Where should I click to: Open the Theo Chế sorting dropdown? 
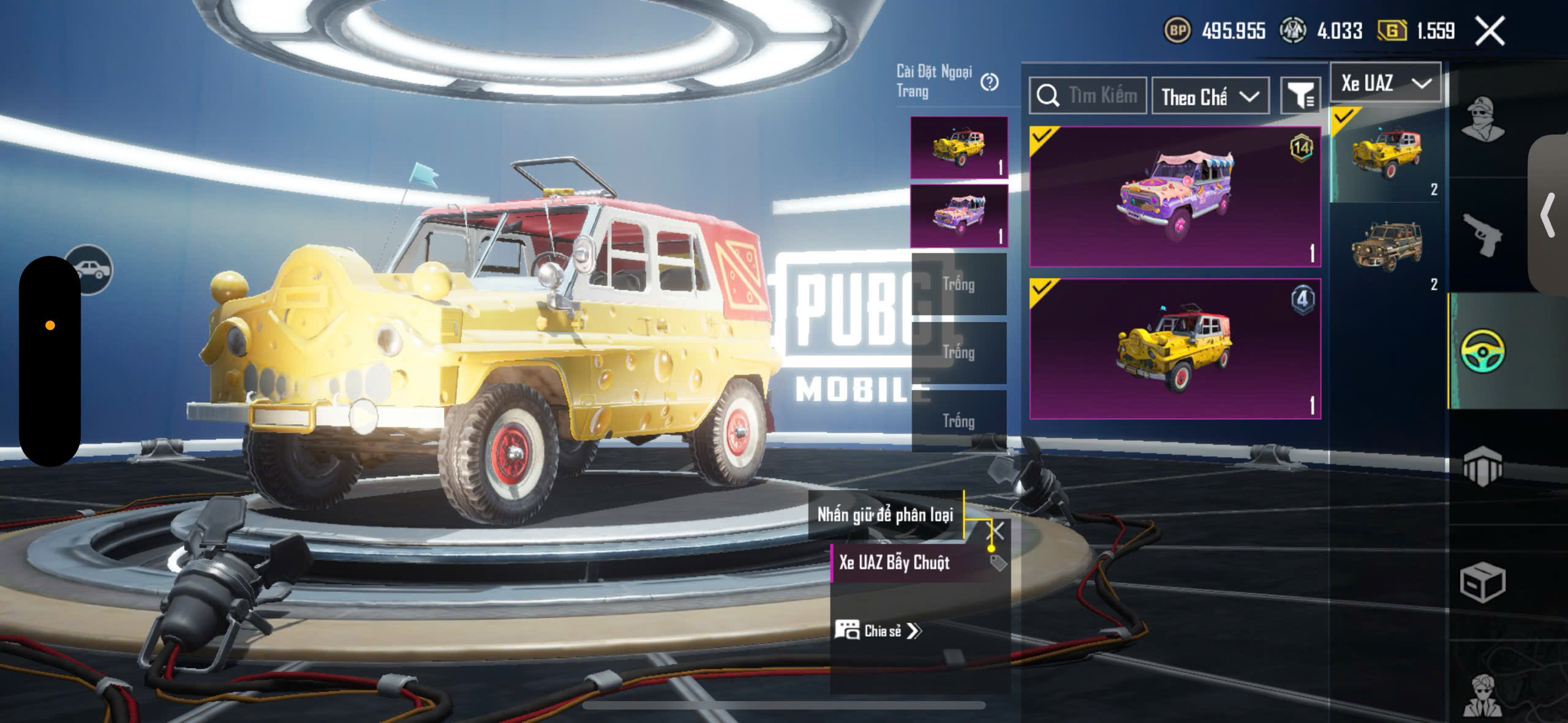pyautogui.click(x=1210, y=96)
